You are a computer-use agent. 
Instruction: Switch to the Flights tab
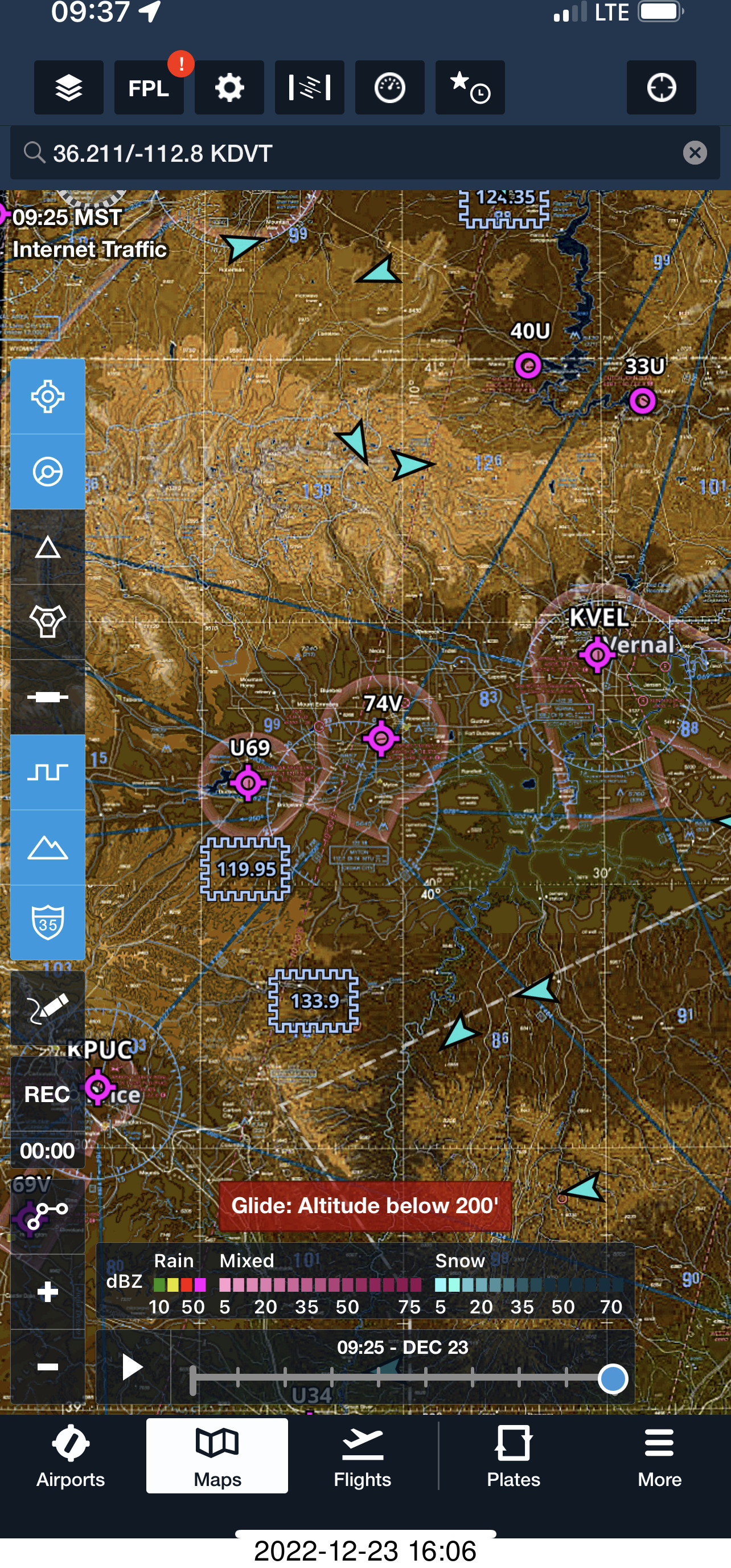pos(362,1456)
